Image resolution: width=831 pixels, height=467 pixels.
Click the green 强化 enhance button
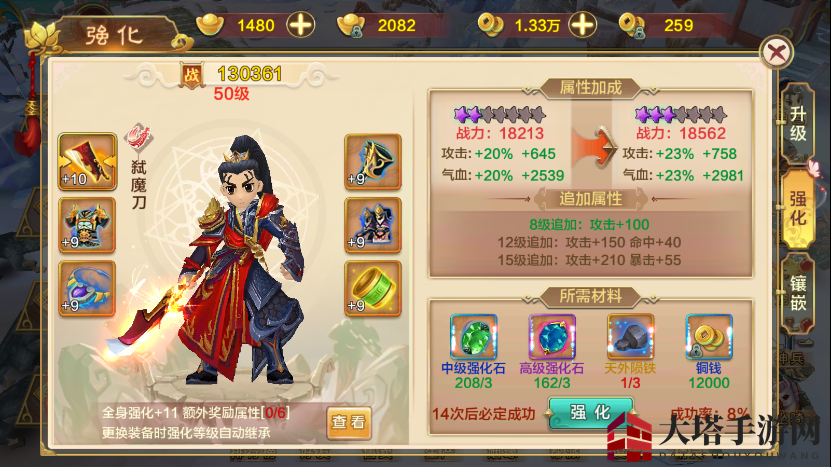[590, 413]
